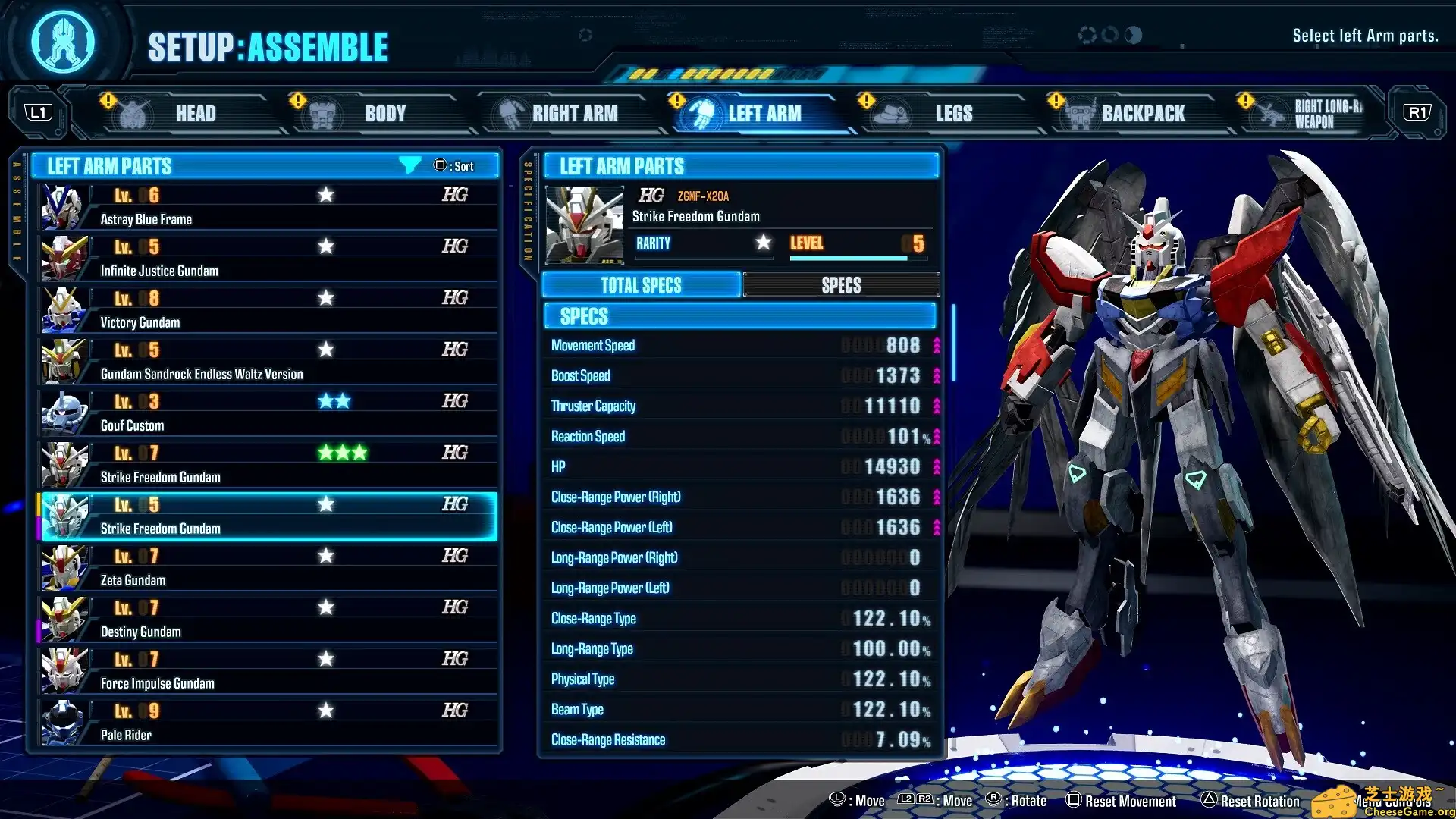Click the Level 5 progress bar of Strike Freedom
Image resolution: width=1456 pixels, height=819 pixels.
point(849,257)
